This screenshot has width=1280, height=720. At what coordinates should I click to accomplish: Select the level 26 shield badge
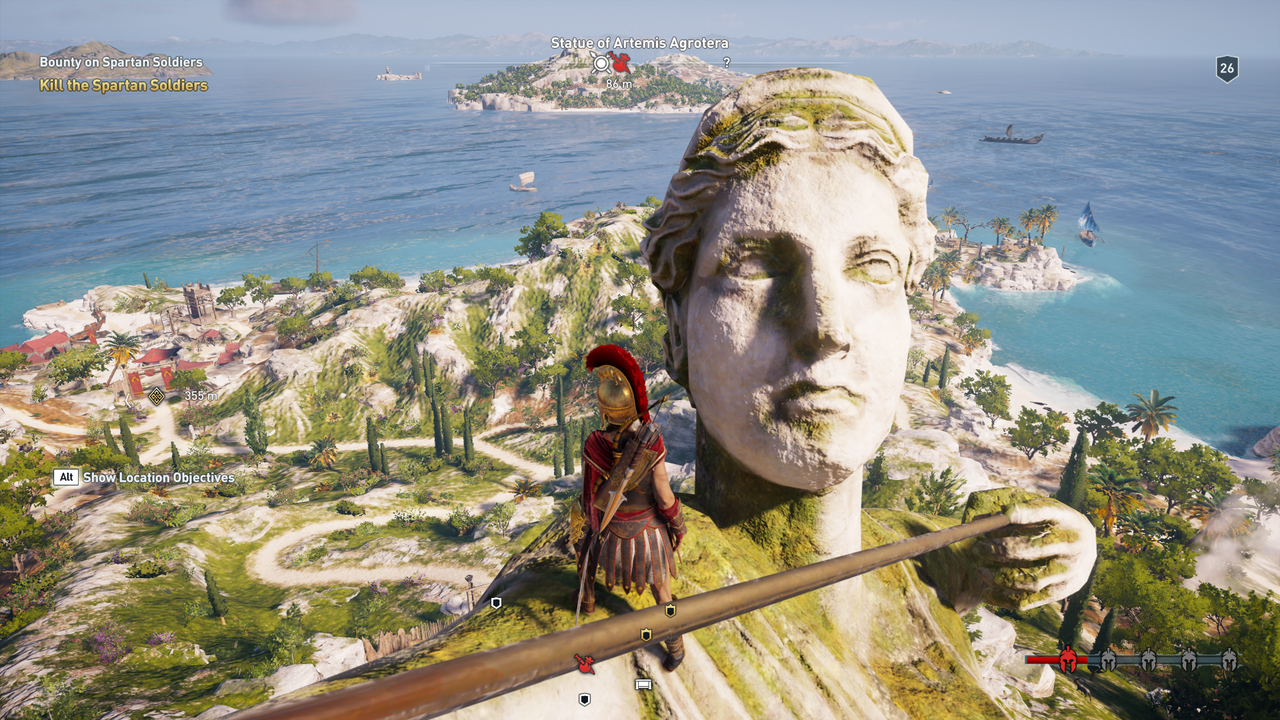pyautogui.click(x=1227, y=68)
